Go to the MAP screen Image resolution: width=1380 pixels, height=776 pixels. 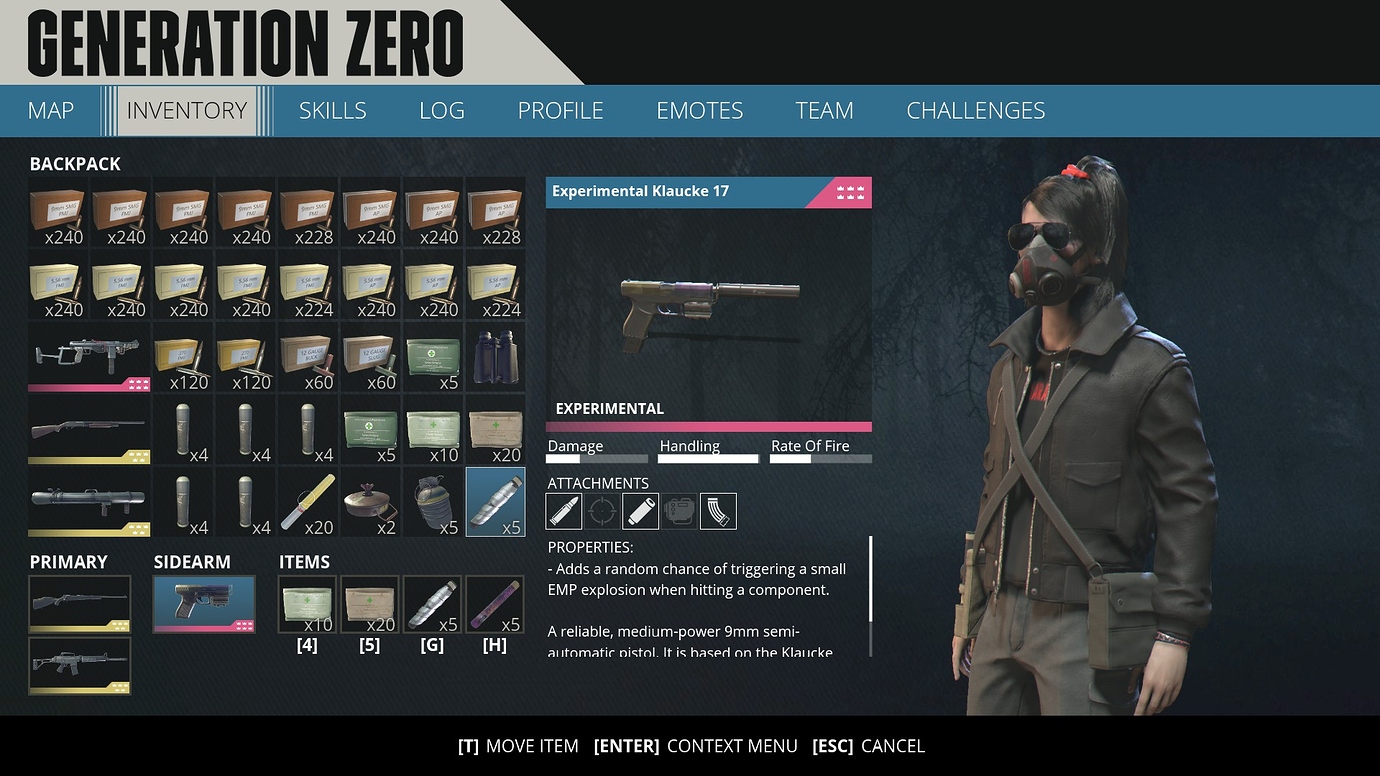pyautogui.click(x=50, y=110)
